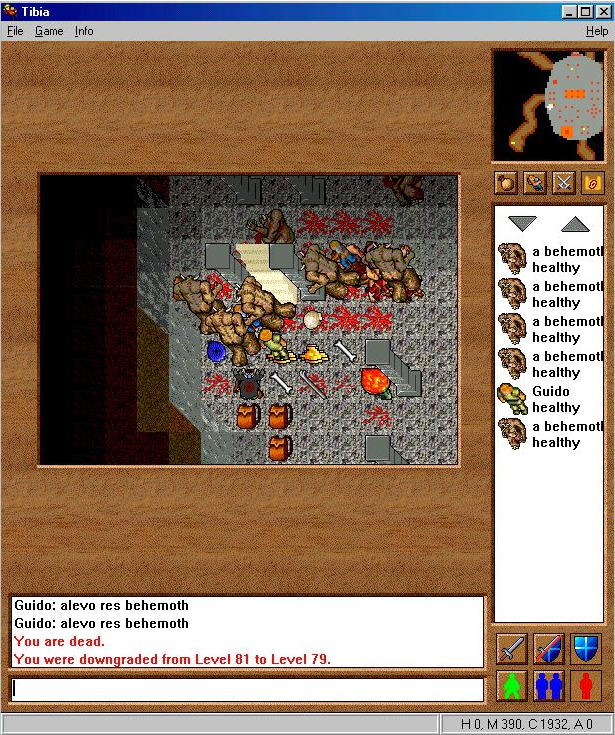This screenshot has height=735, width=615.
Task: Open the File menu
Action: 15,31
